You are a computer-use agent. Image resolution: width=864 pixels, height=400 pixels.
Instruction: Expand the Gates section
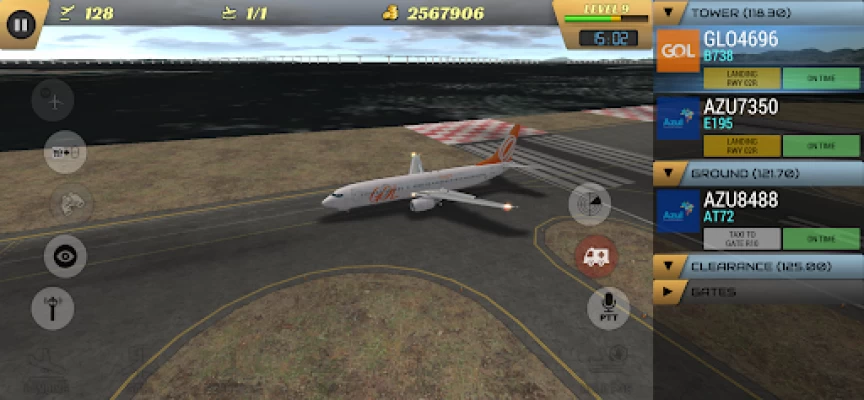667,292
